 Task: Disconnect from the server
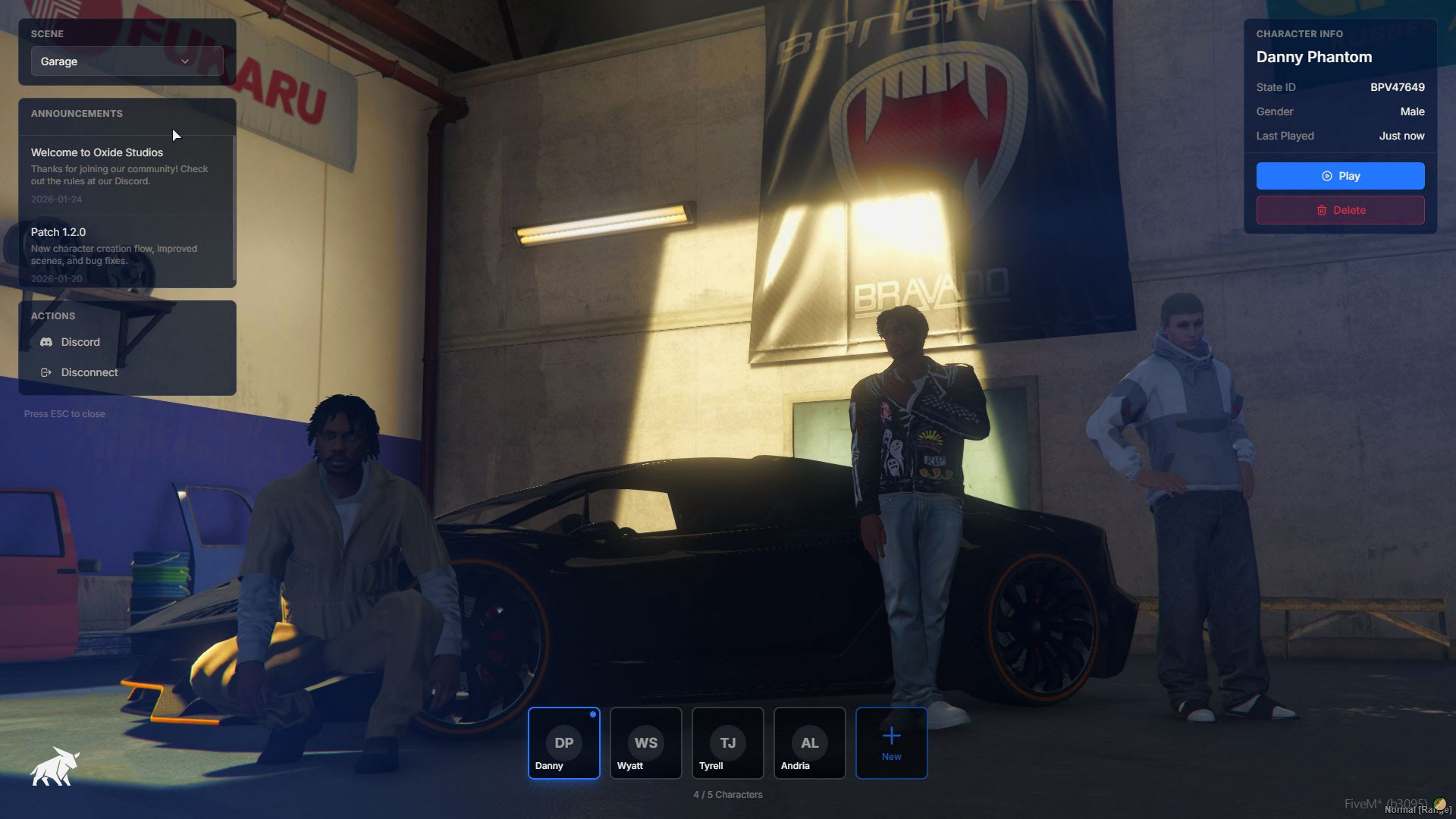89,372
